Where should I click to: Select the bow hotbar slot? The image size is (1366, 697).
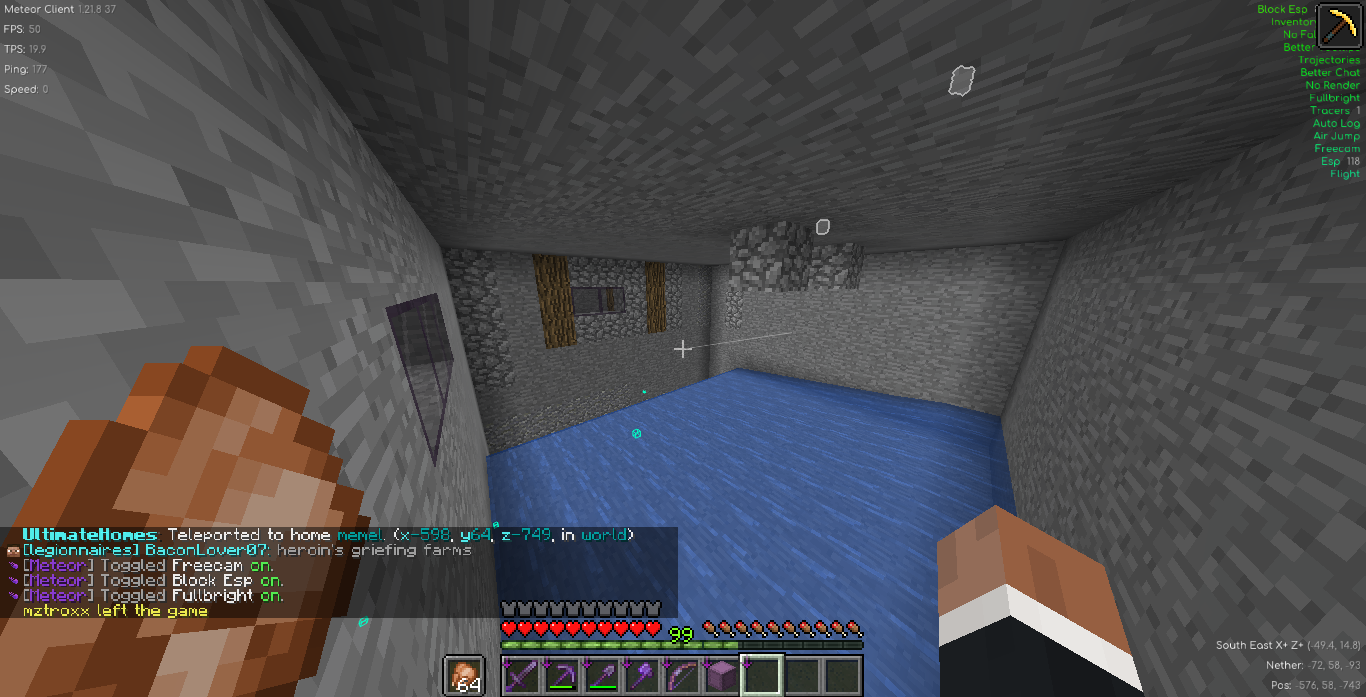point(681,676)
